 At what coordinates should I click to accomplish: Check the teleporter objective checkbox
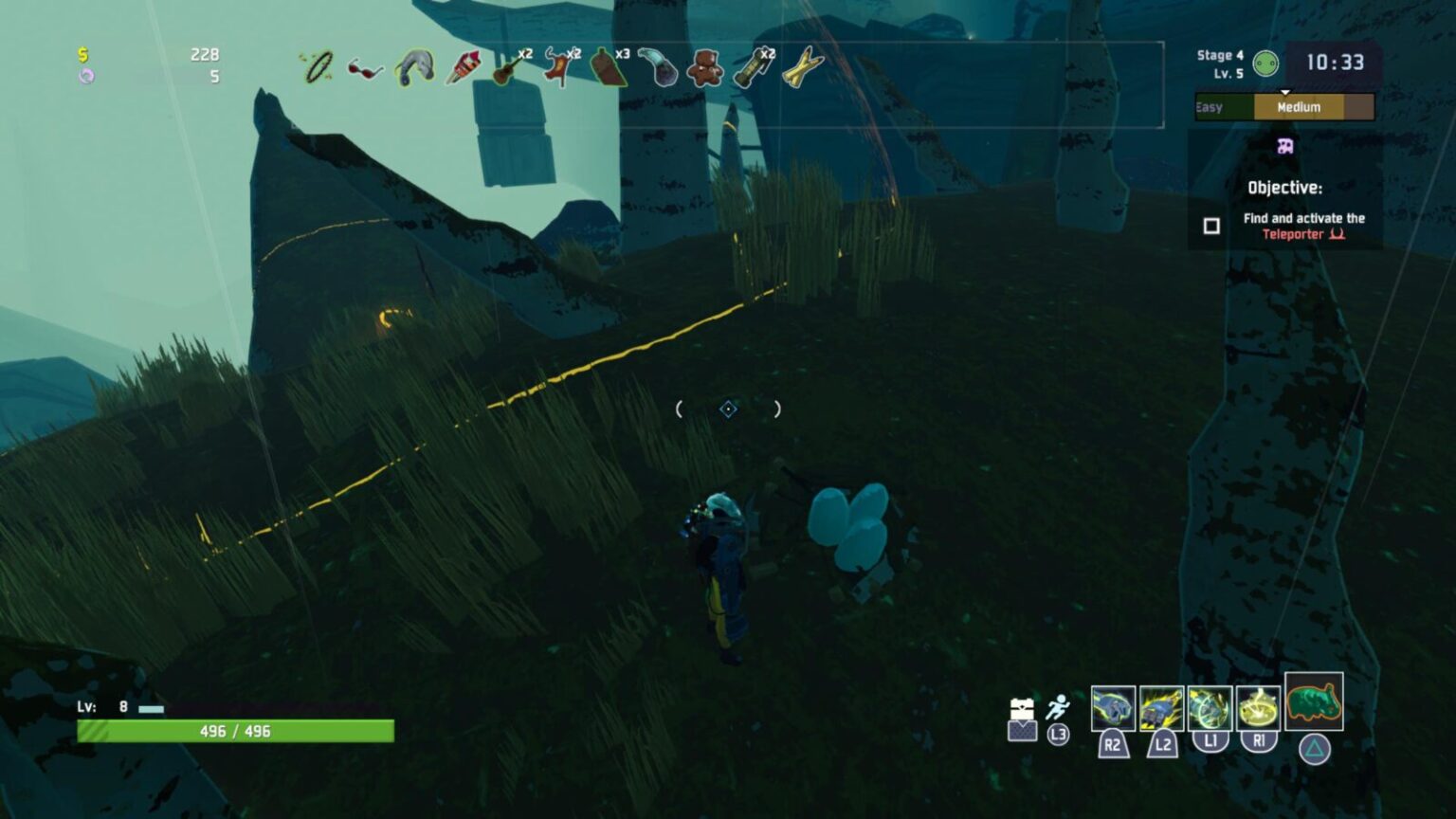point(1210,226)
